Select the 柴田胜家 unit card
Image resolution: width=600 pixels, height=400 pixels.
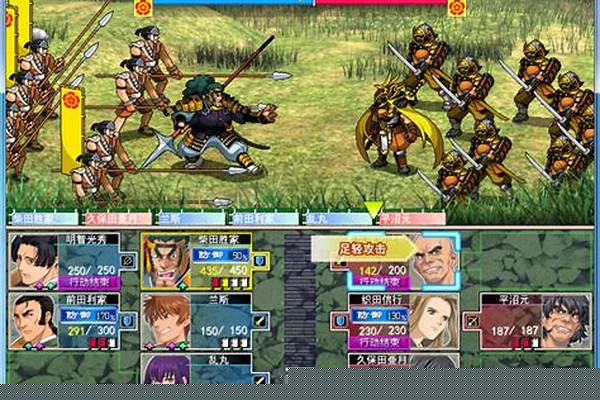pos(203,260)
